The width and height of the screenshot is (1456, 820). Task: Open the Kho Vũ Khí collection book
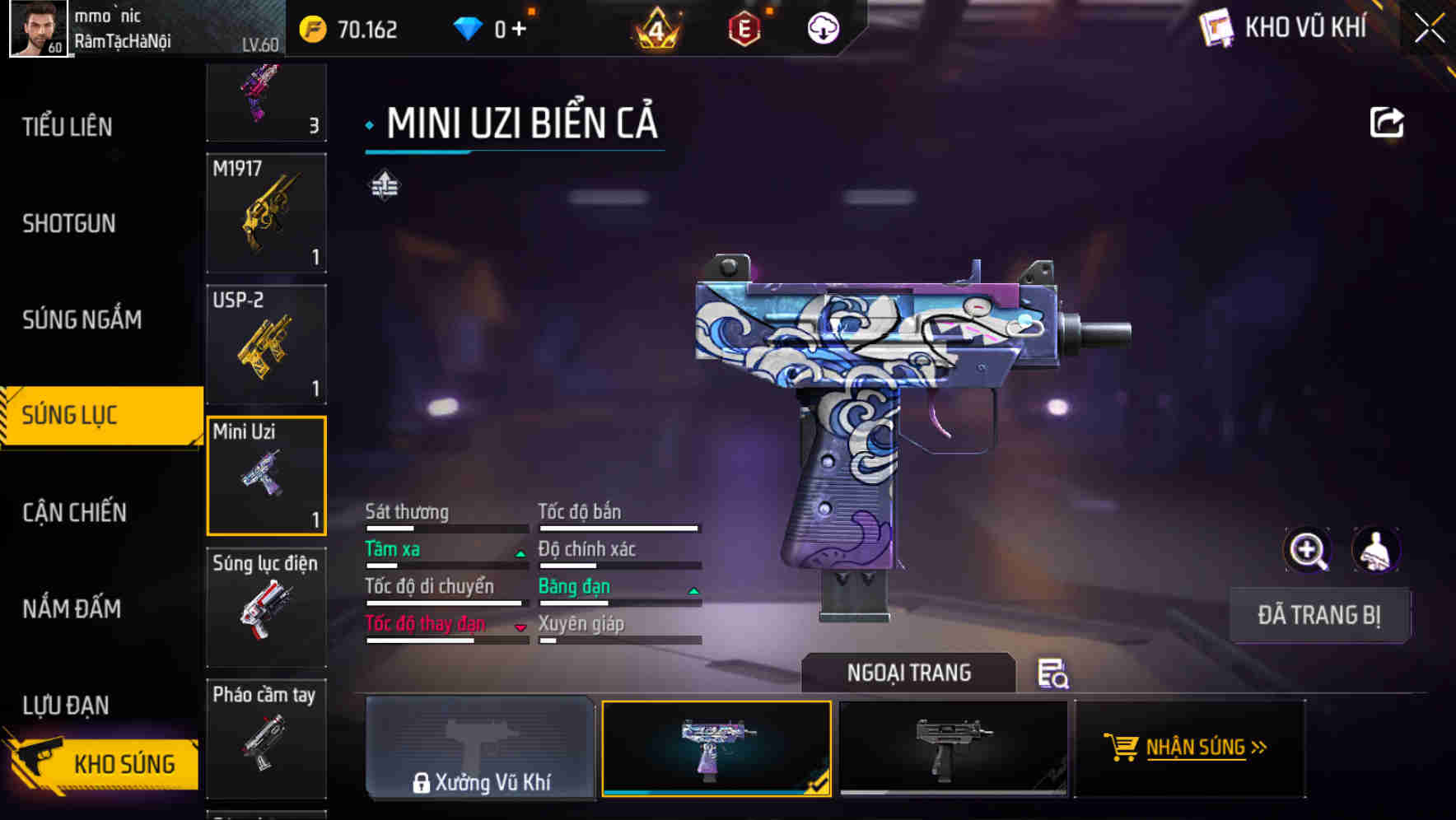[1285, 28]
